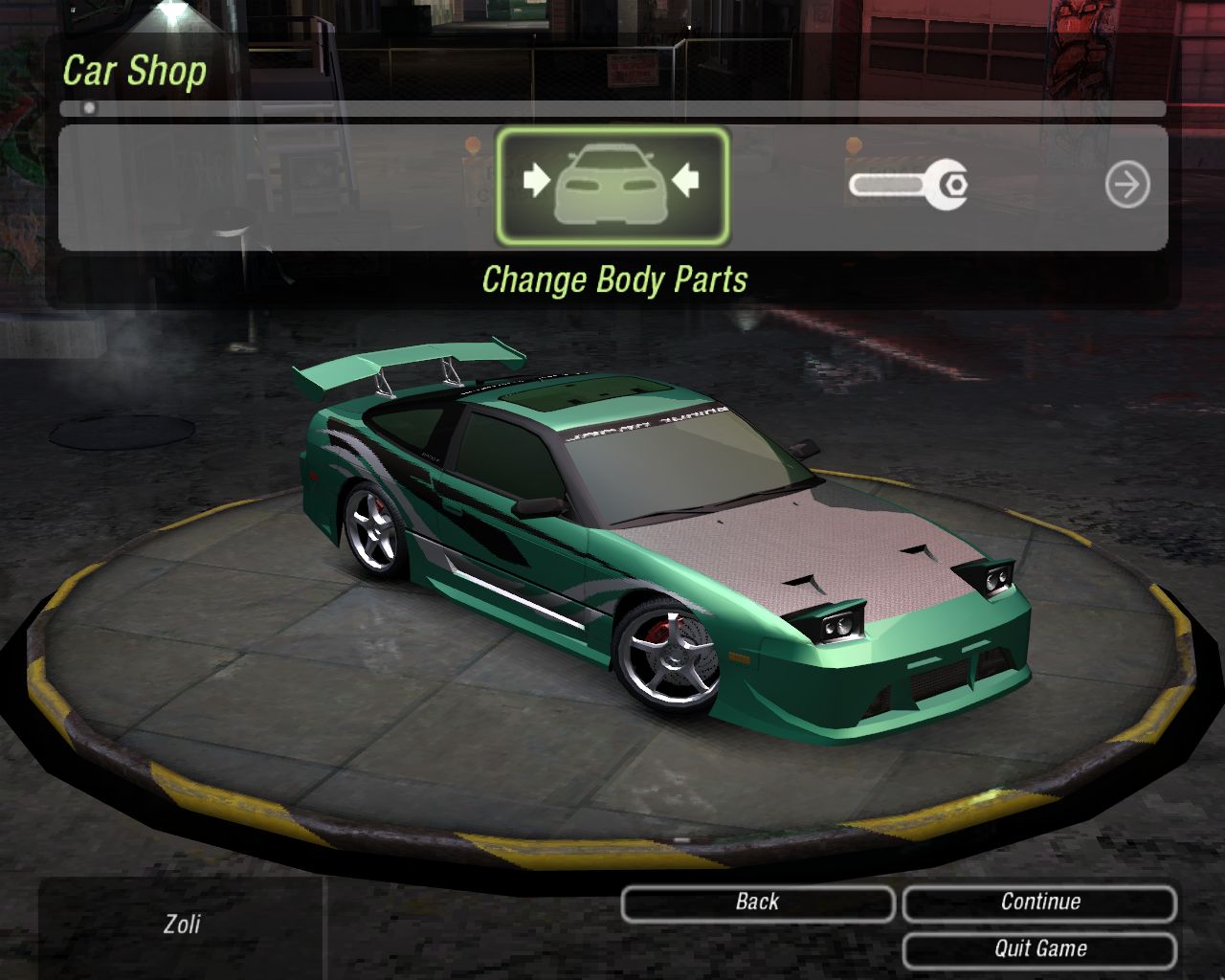1225x980 pixels.
Task: Choose Quit Game
Action: tap(1039, 949)
